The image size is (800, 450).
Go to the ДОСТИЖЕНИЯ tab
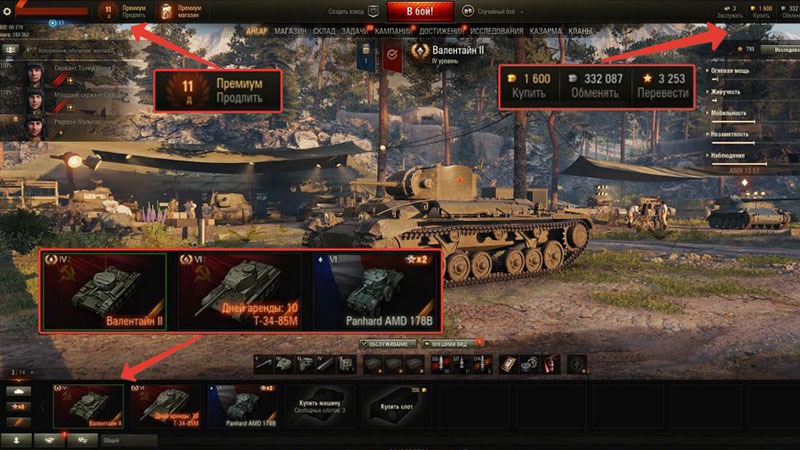(x=439, y=31)
